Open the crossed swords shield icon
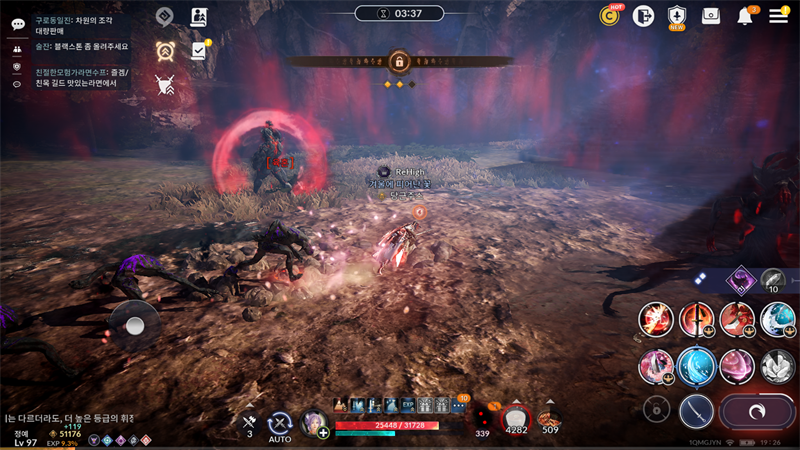 pyautogui.click(x=165, y=85)
